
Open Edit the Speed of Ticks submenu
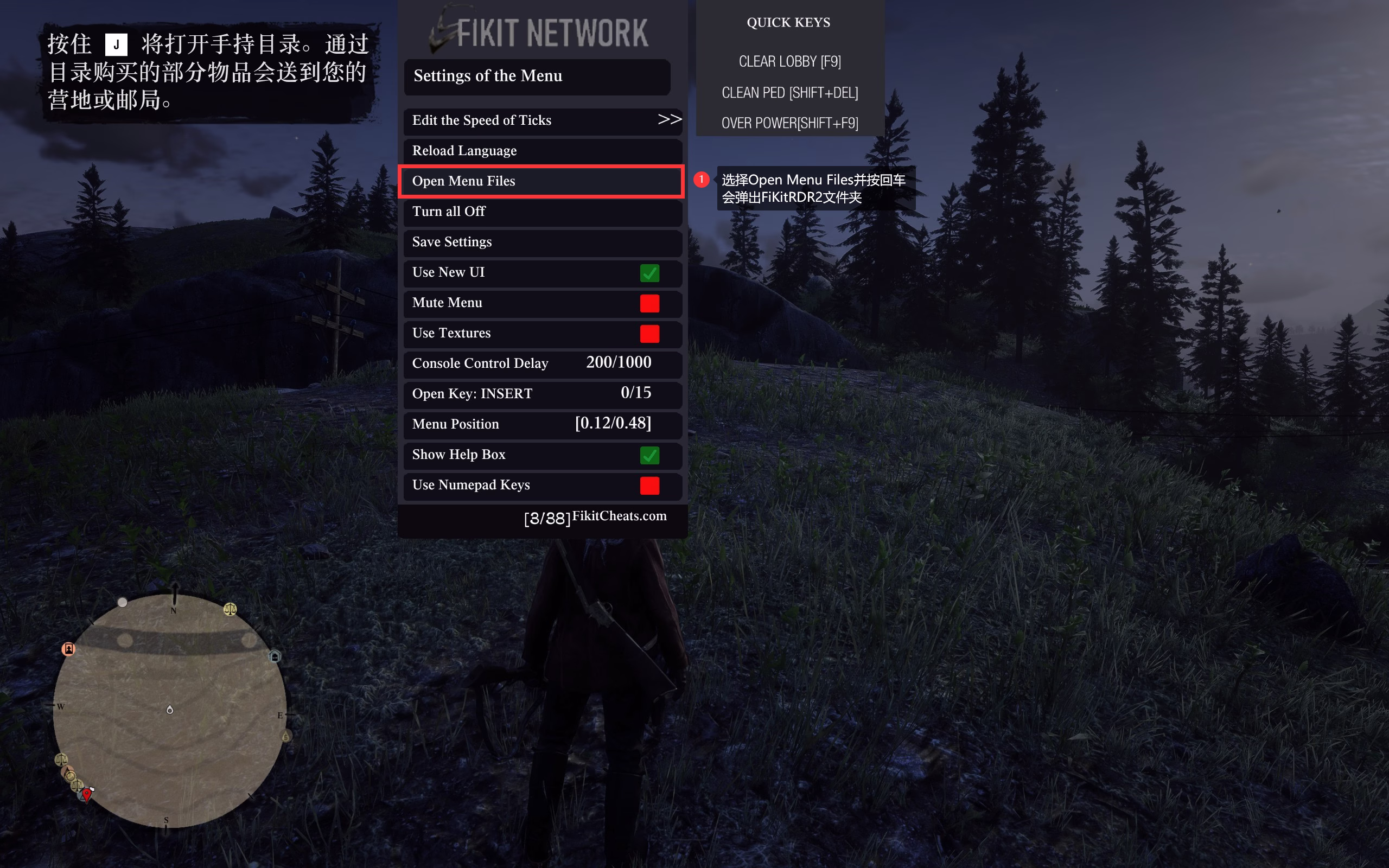(543, 120)
